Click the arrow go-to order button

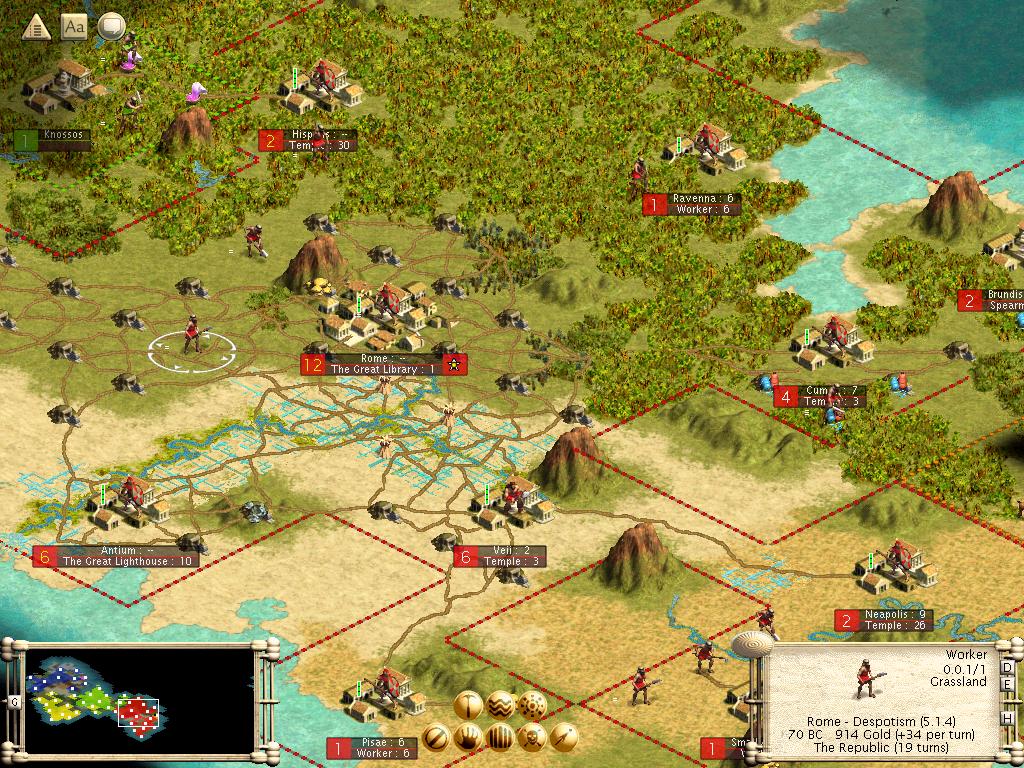[564, 738]
